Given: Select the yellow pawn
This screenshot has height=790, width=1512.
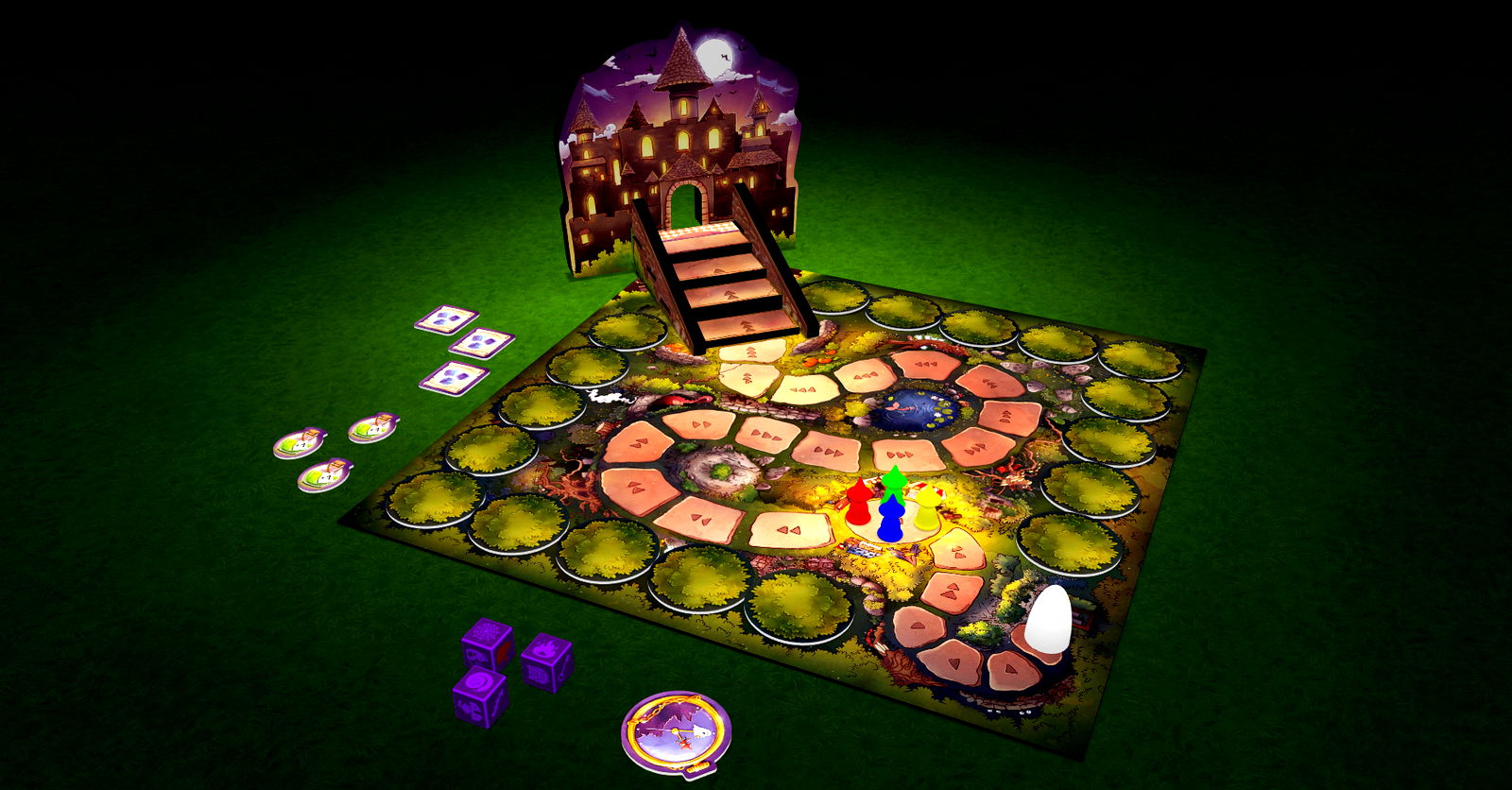Looking at the screenshot, I should (x=926, y=508).
